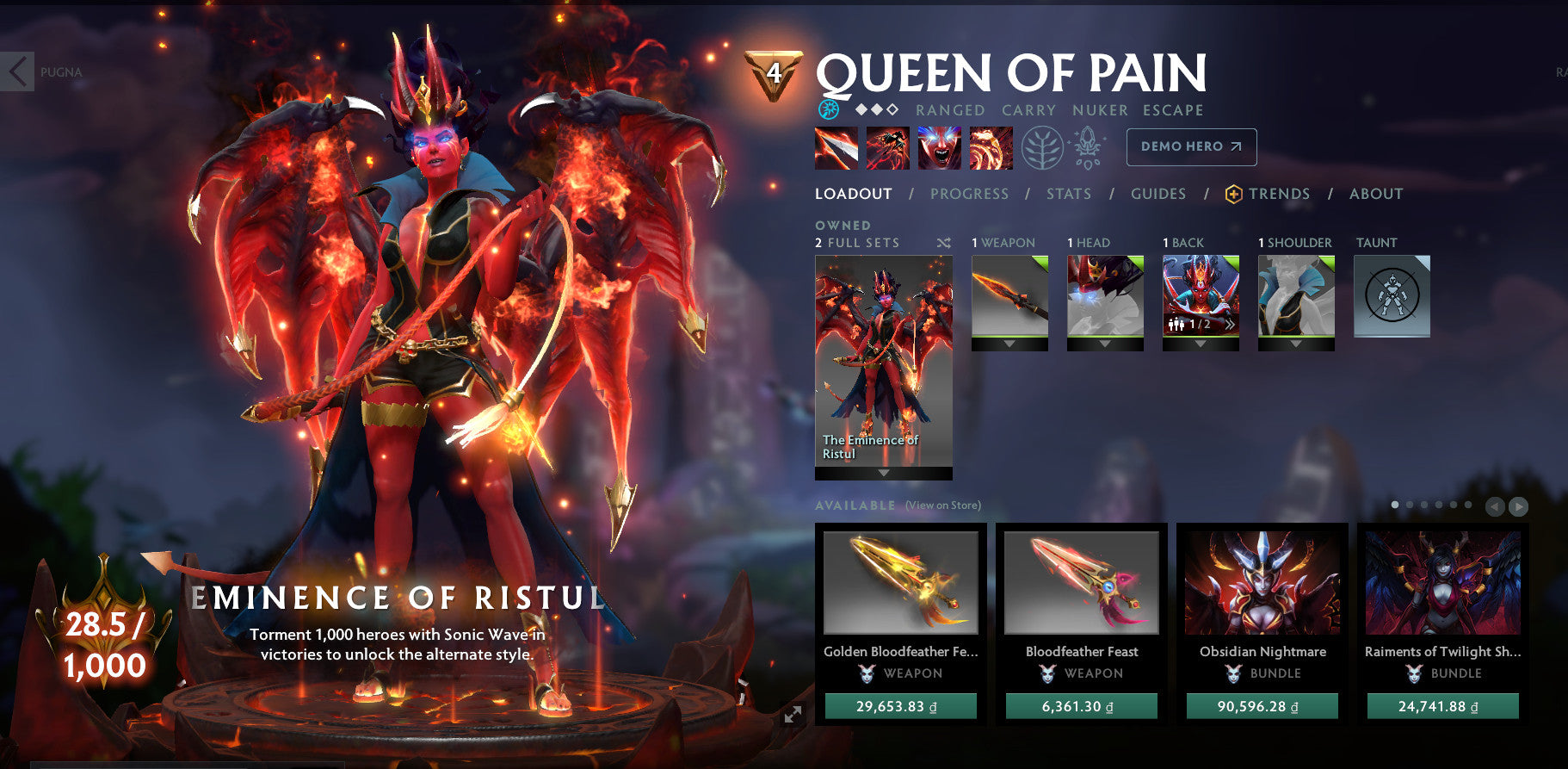Select the shared Back item marked 1/2

point(1201,297)
